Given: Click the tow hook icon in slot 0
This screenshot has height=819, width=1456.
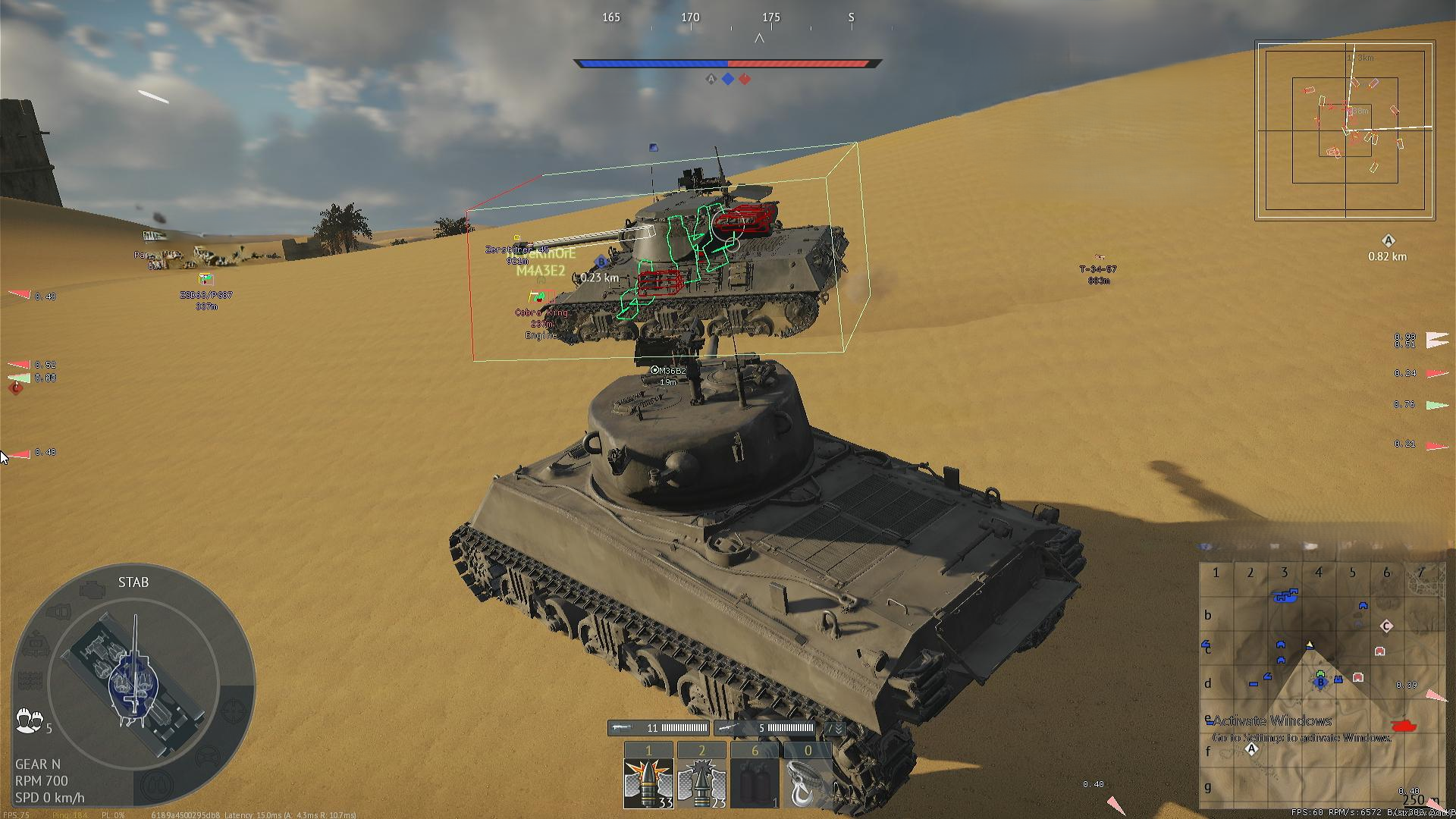Looking at the screenshot, I should pos(806,781).
